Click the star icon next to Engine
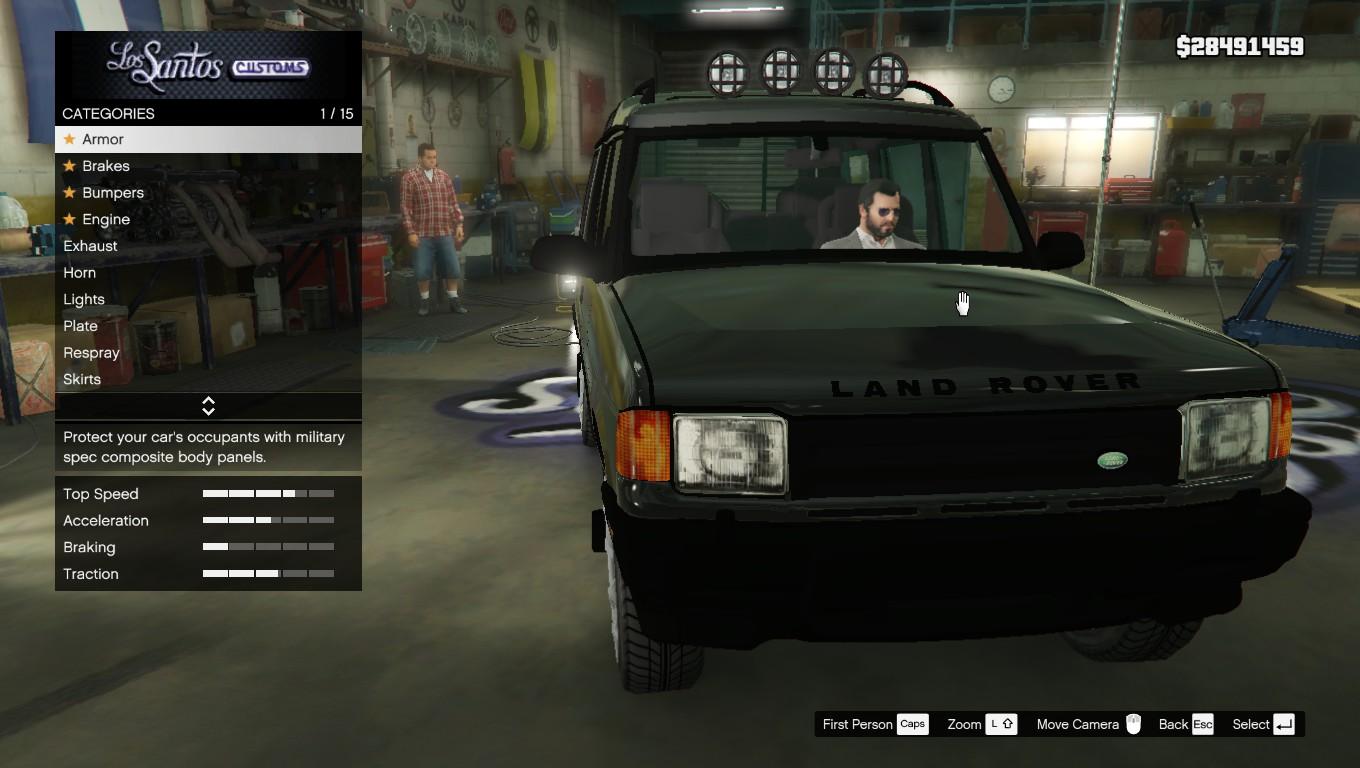 pyautogui.click(x=69, y=219)
